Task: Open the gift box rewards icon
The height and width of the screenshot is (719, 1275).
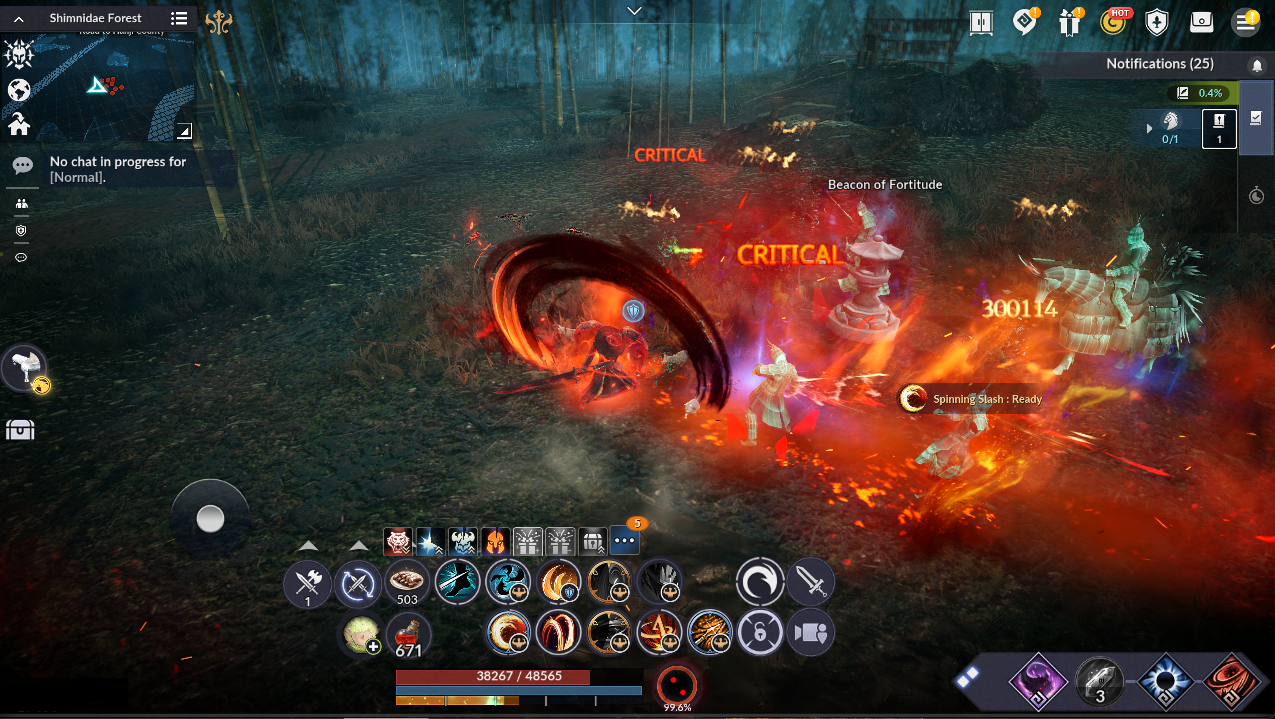Action: click(x=1070, y=22)
